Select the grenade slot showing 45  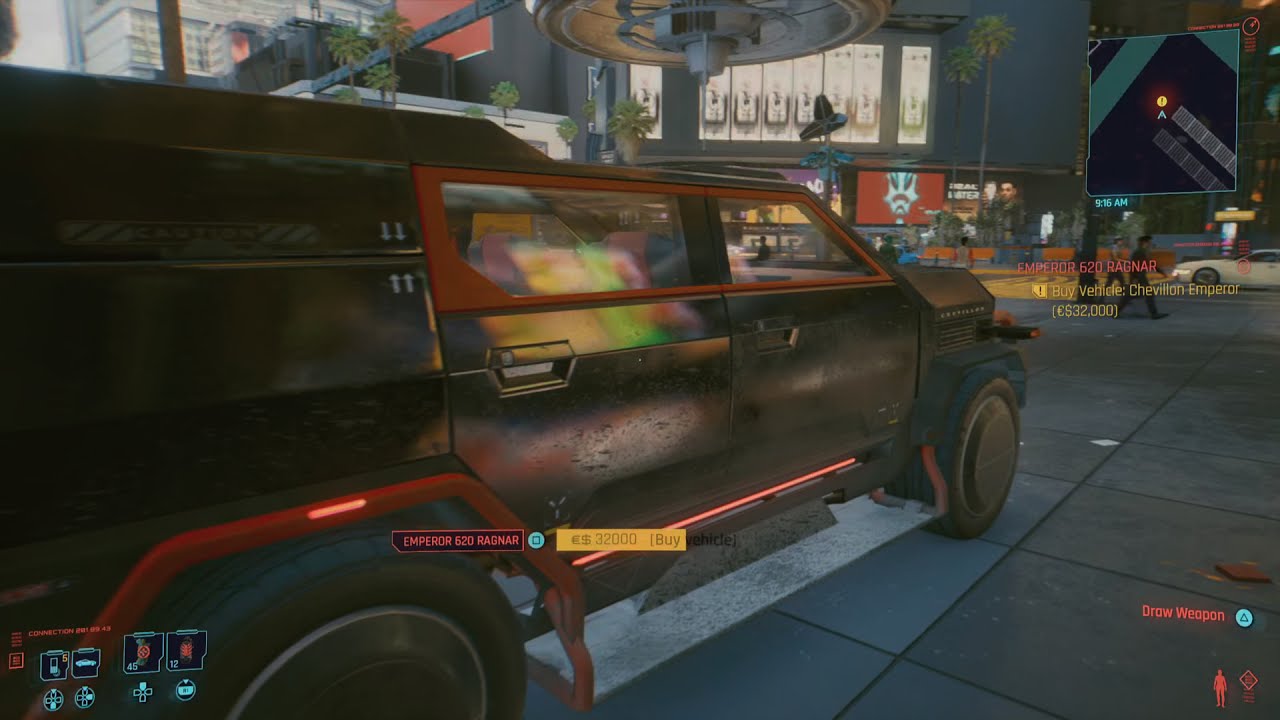[x=142, y=652]
